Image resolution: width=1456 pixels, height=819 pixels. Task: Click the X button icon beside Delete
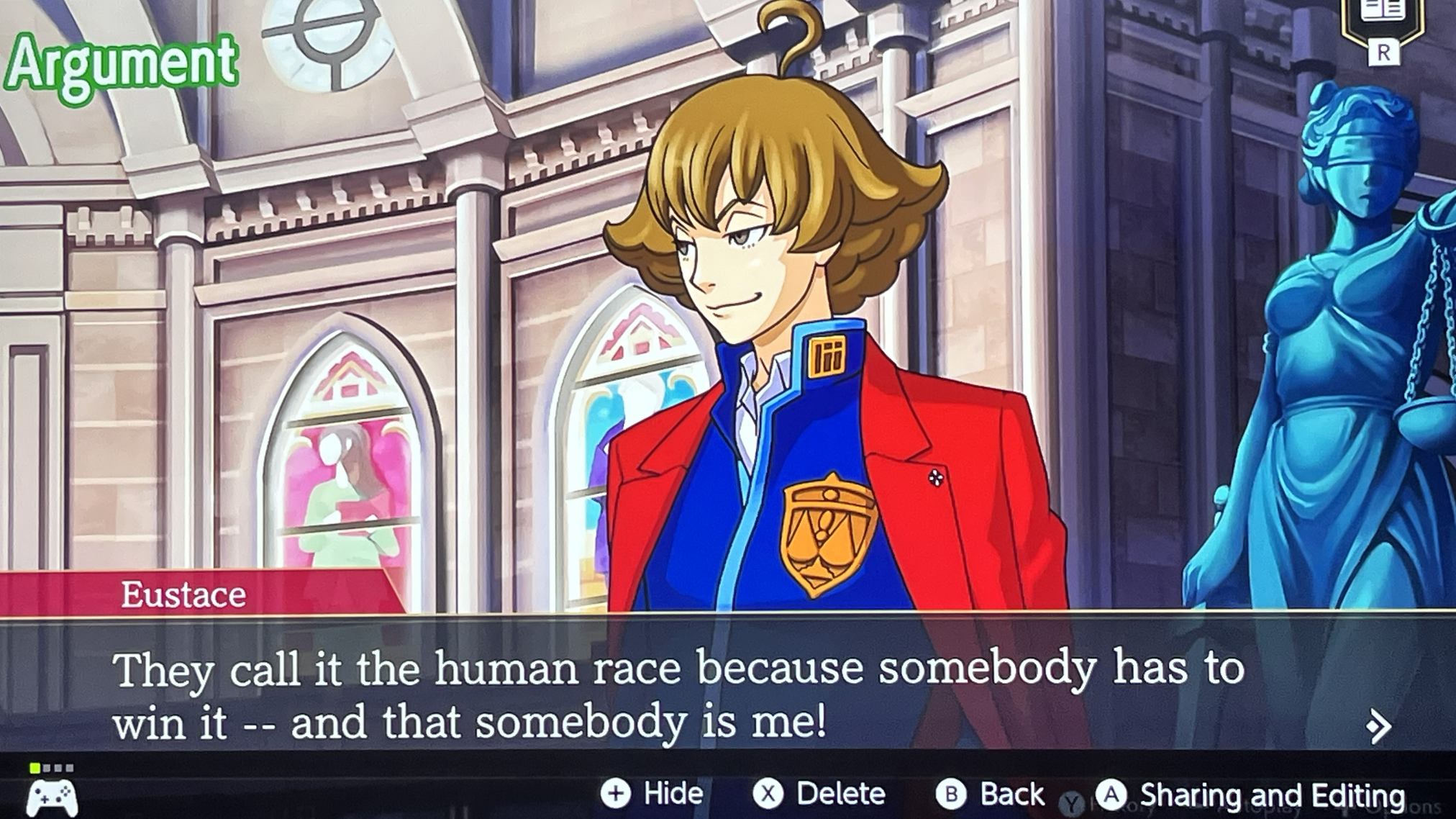click(768, 795)
